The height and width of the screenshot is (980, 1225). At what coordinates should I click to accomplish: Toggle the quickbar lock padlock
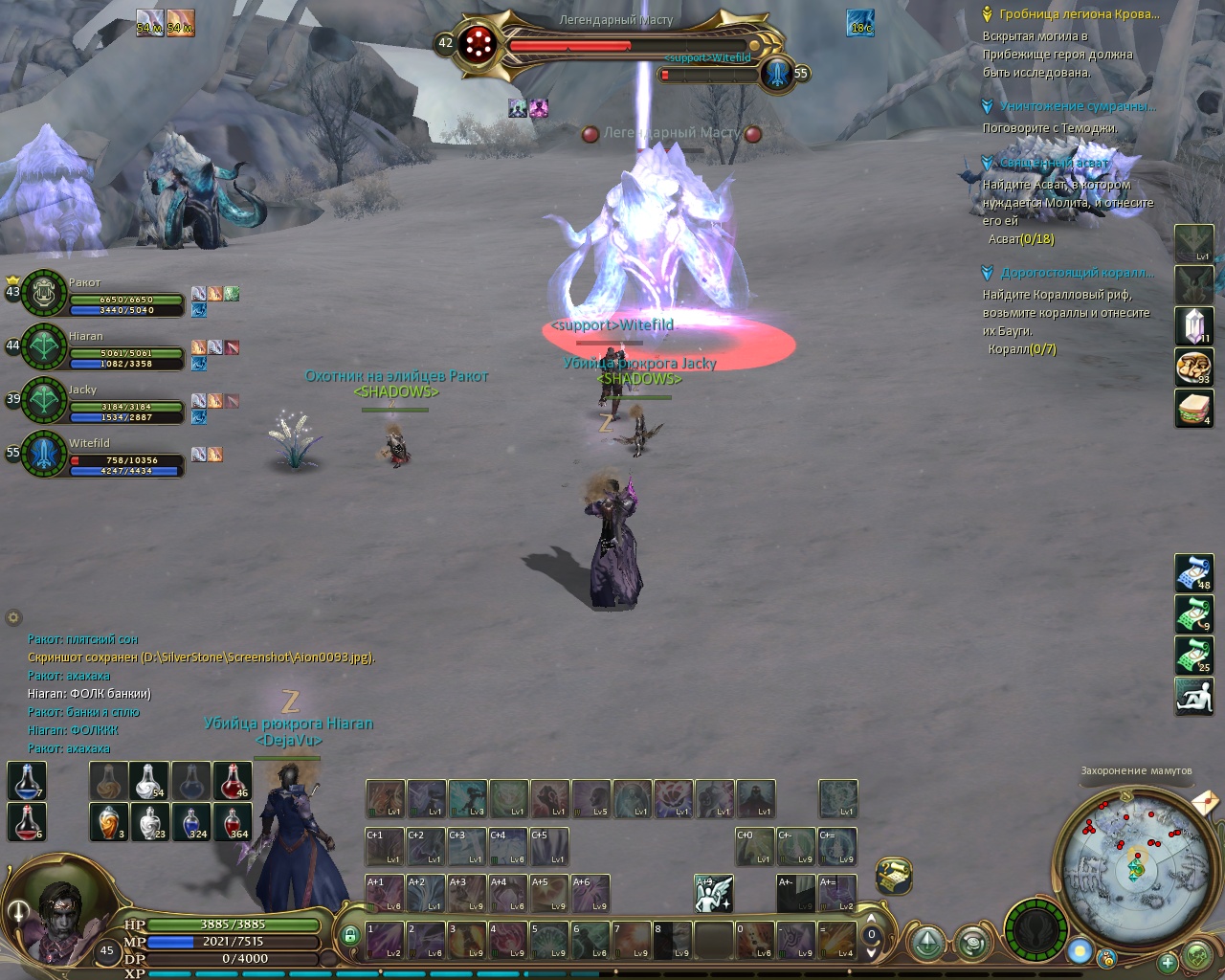coord(350,935)
